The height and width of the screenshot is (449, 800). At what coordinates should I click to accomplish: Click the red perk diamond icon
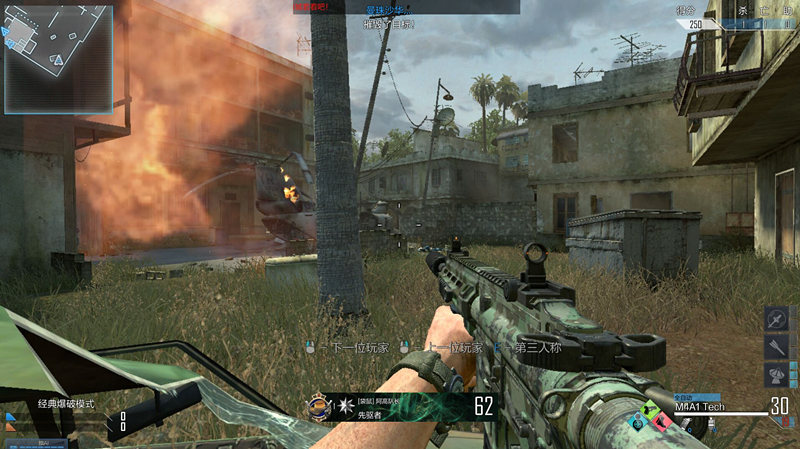click(x=661, y=422)
